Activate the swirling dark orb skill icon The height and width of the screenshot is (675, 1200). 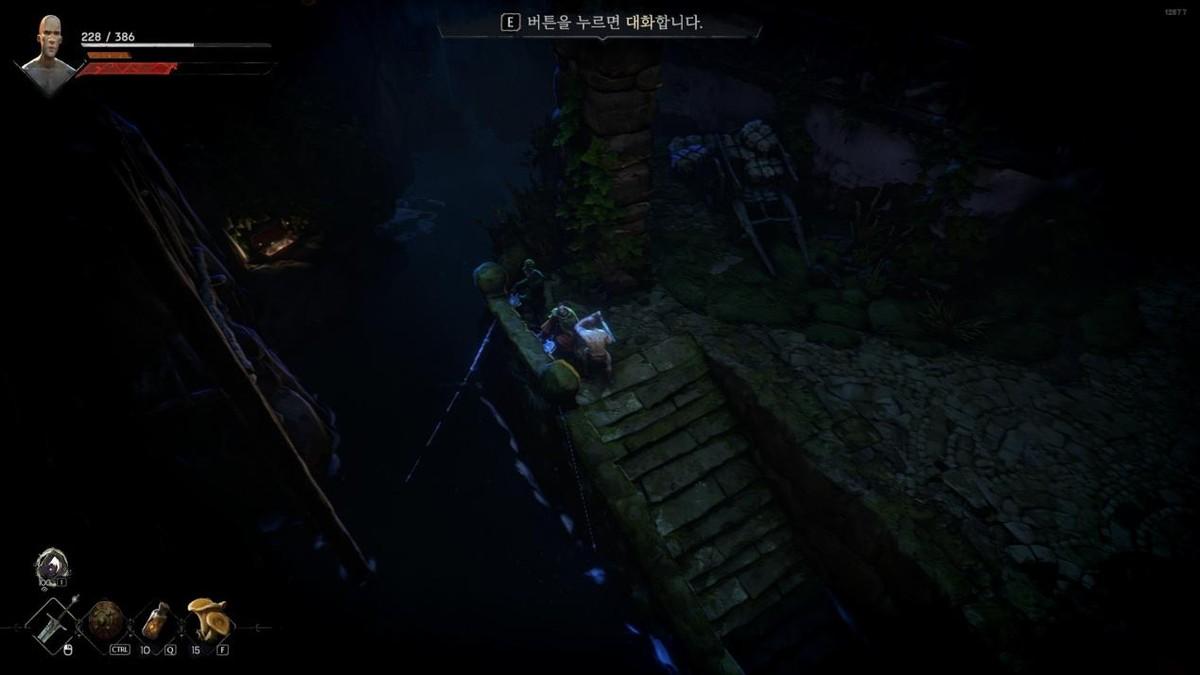[x=50, y=566]
